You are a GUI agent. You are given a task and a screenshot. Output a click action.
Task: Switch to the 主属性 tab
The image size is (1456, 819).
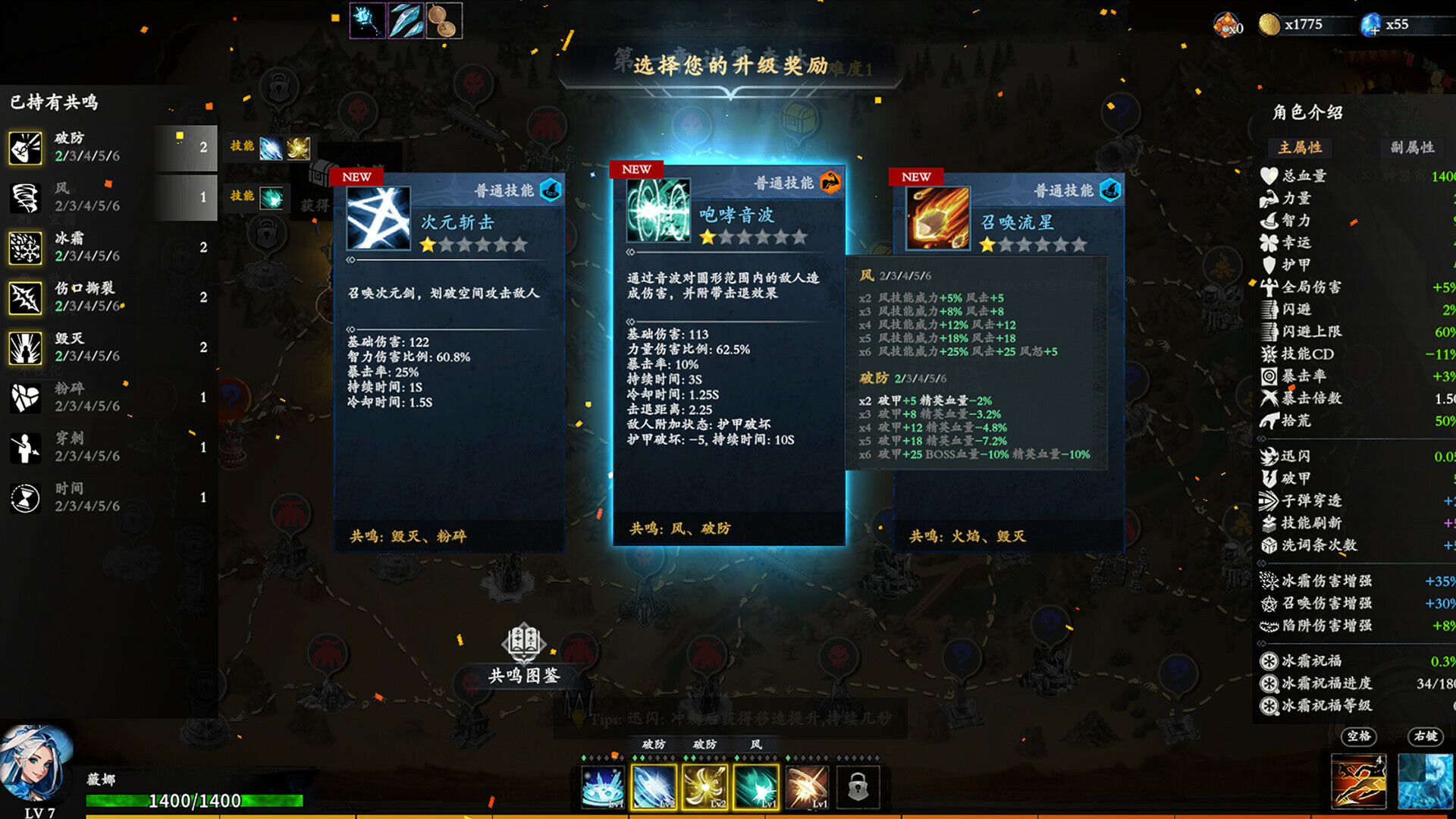(1300, 149)
